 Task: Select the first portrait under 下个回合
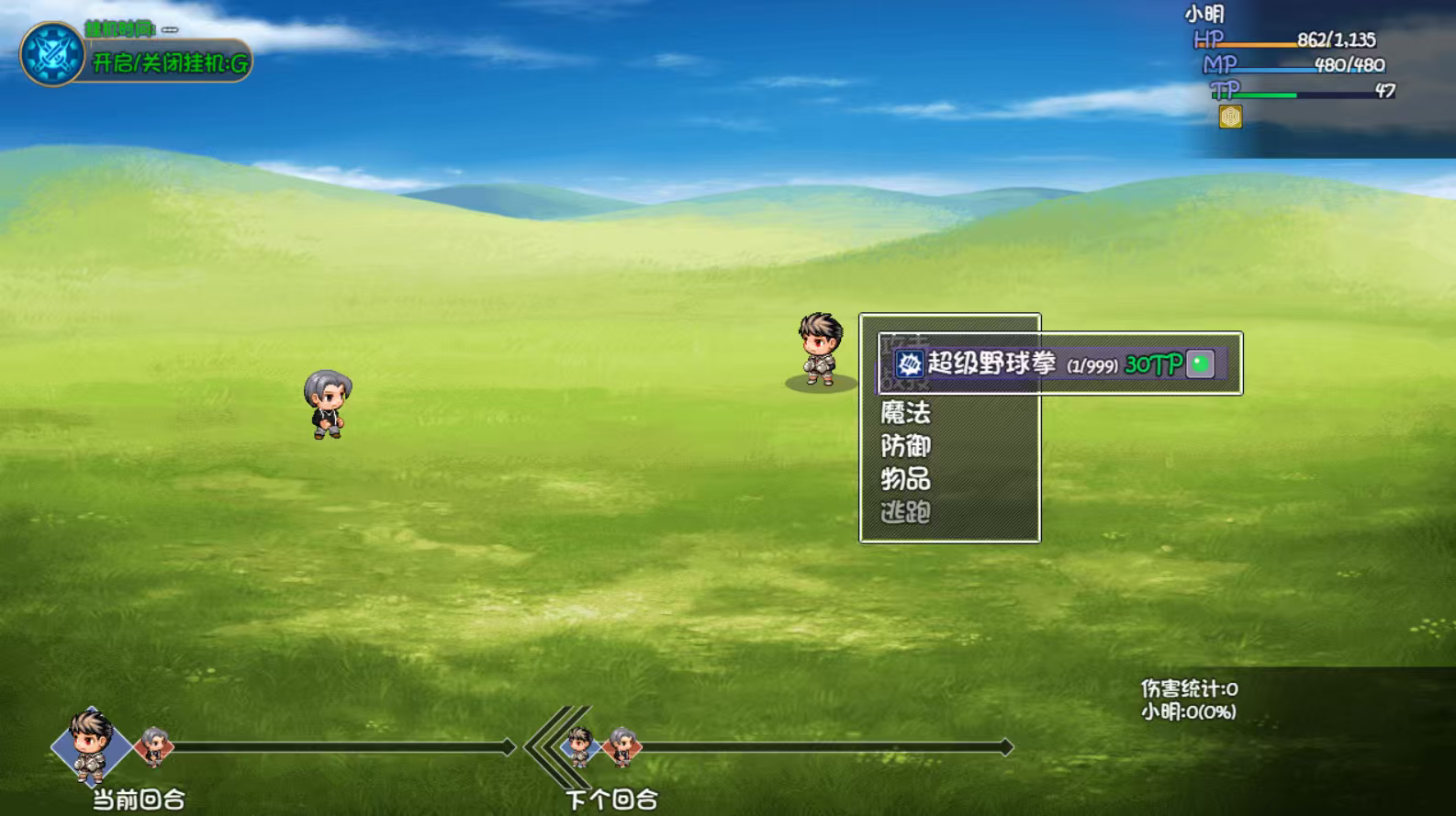tap(581, 745)
